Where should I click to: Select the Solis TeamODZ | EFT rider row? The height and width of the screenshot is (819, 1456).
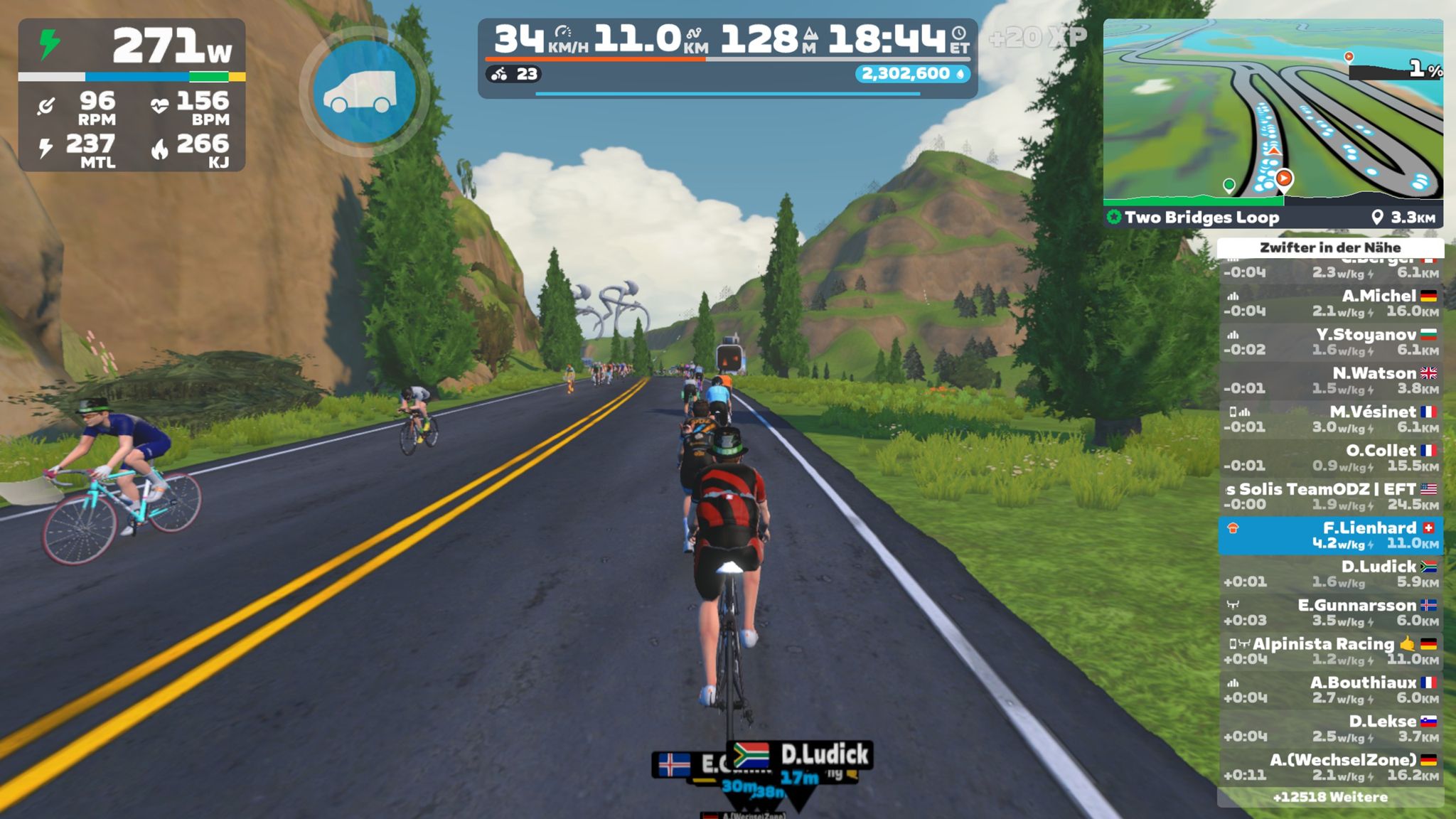coord(1329,496)
